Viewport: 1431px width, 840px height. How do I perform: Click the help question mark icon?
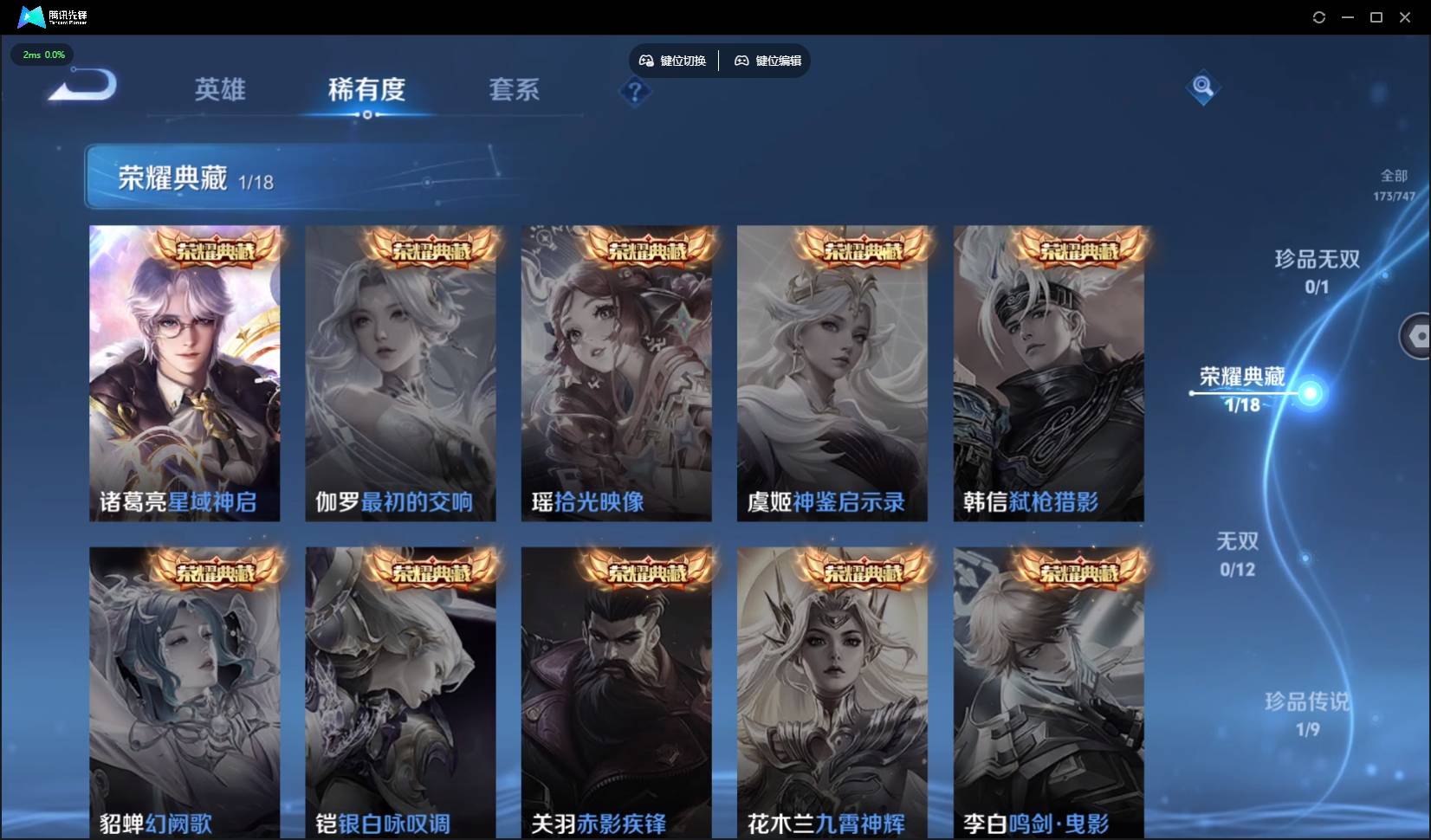[x=635, y=92]
